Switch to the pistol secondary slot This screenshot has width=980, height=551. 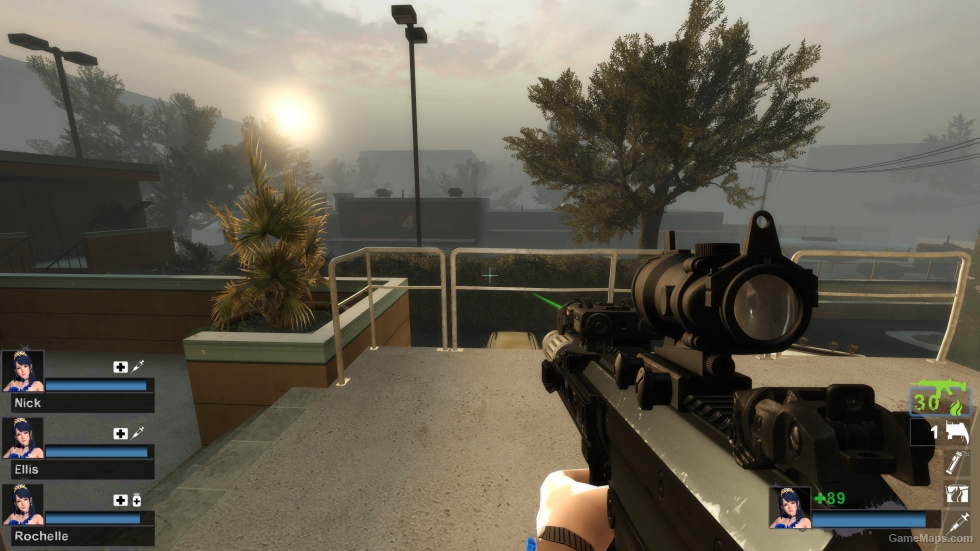coord(956,432)
